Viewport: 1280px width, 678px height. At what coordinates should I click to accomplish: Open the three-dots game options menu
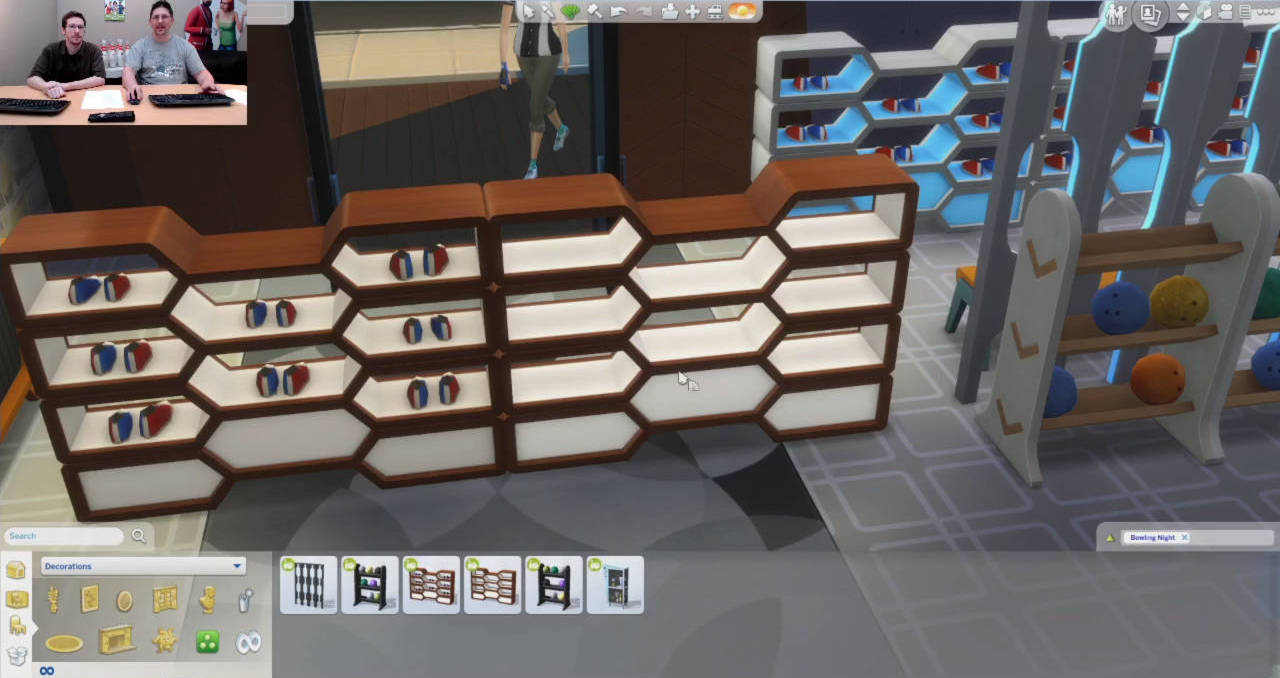[x=1270, y=12]
